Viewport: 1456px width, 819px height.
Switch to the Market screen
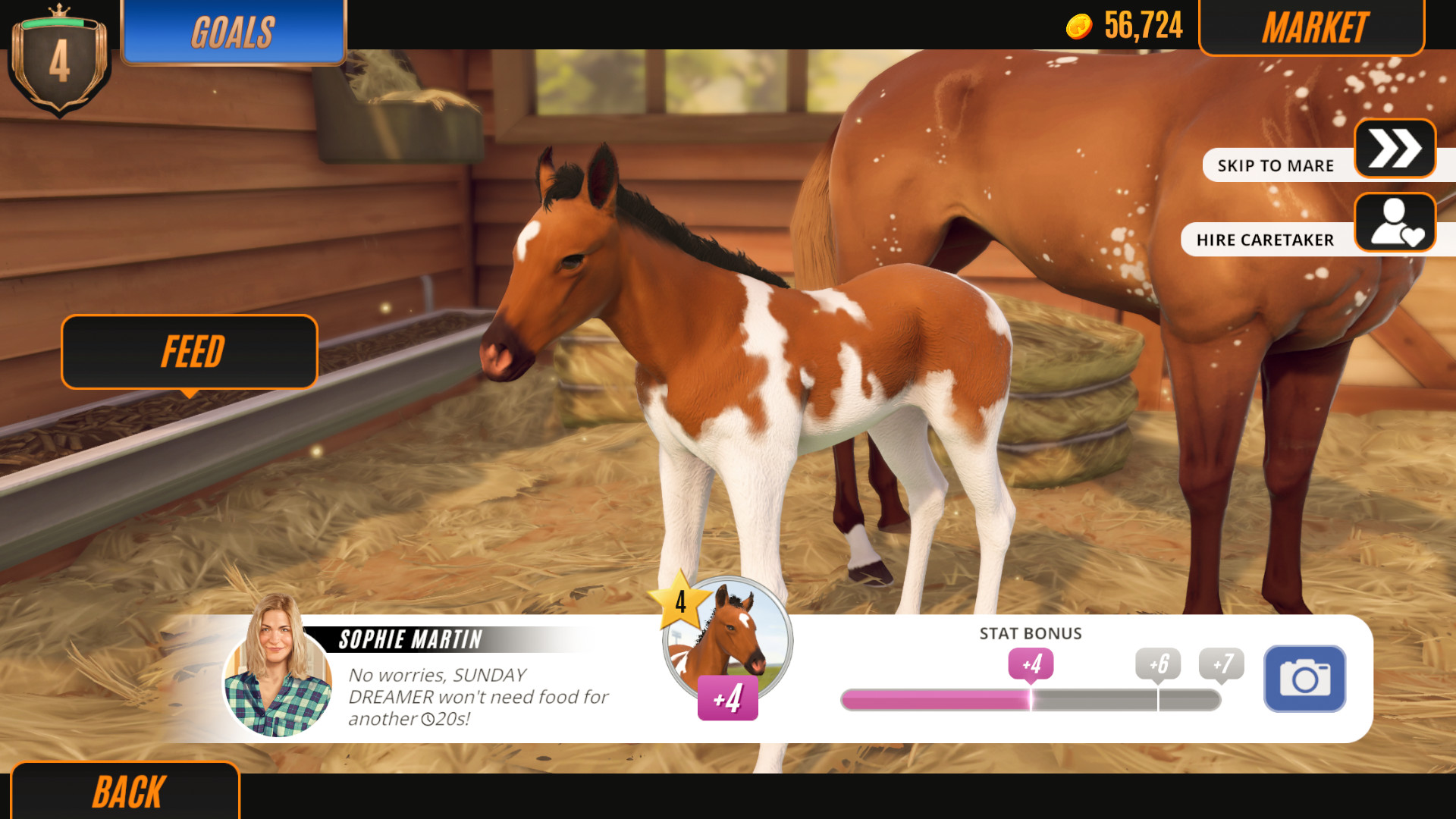tap(1315, 28)
